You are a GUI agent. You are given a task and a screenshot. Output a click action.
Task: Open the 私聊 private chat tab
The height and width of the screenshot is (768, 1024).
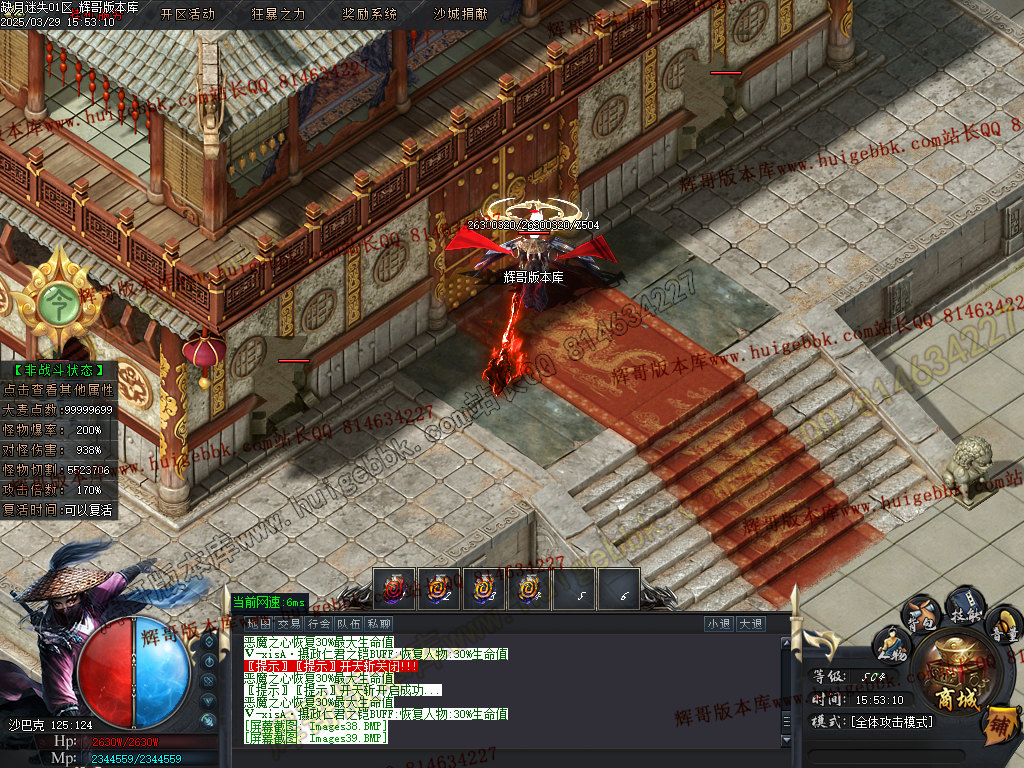click(378, 623)
